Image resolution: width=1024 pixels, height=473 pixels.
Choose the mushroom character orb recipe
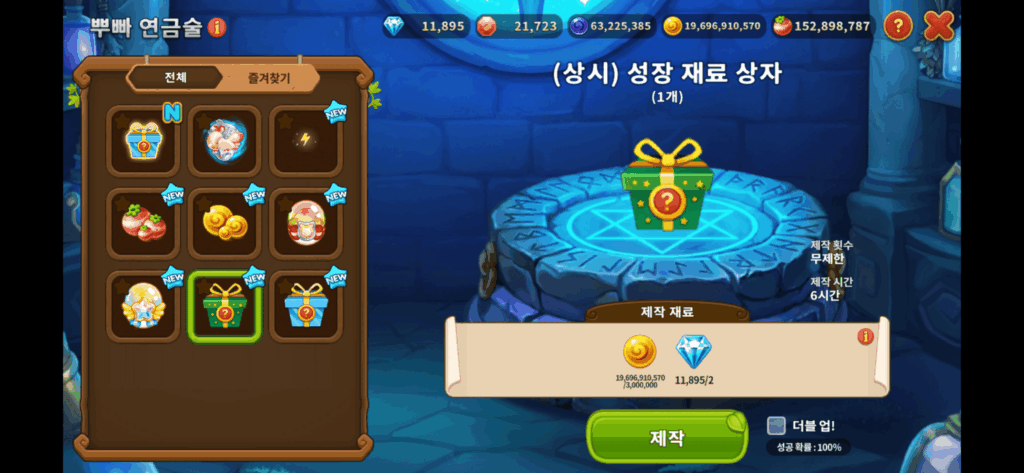pyautogui.click(x=306, y=224)
